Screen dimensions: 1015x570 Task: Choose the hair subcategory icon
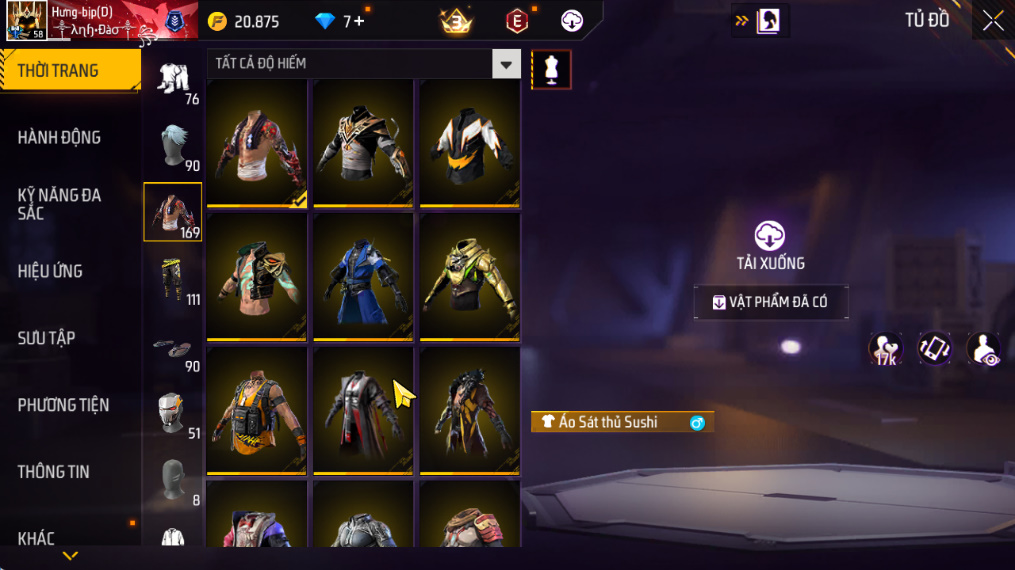tap(172, 146)
